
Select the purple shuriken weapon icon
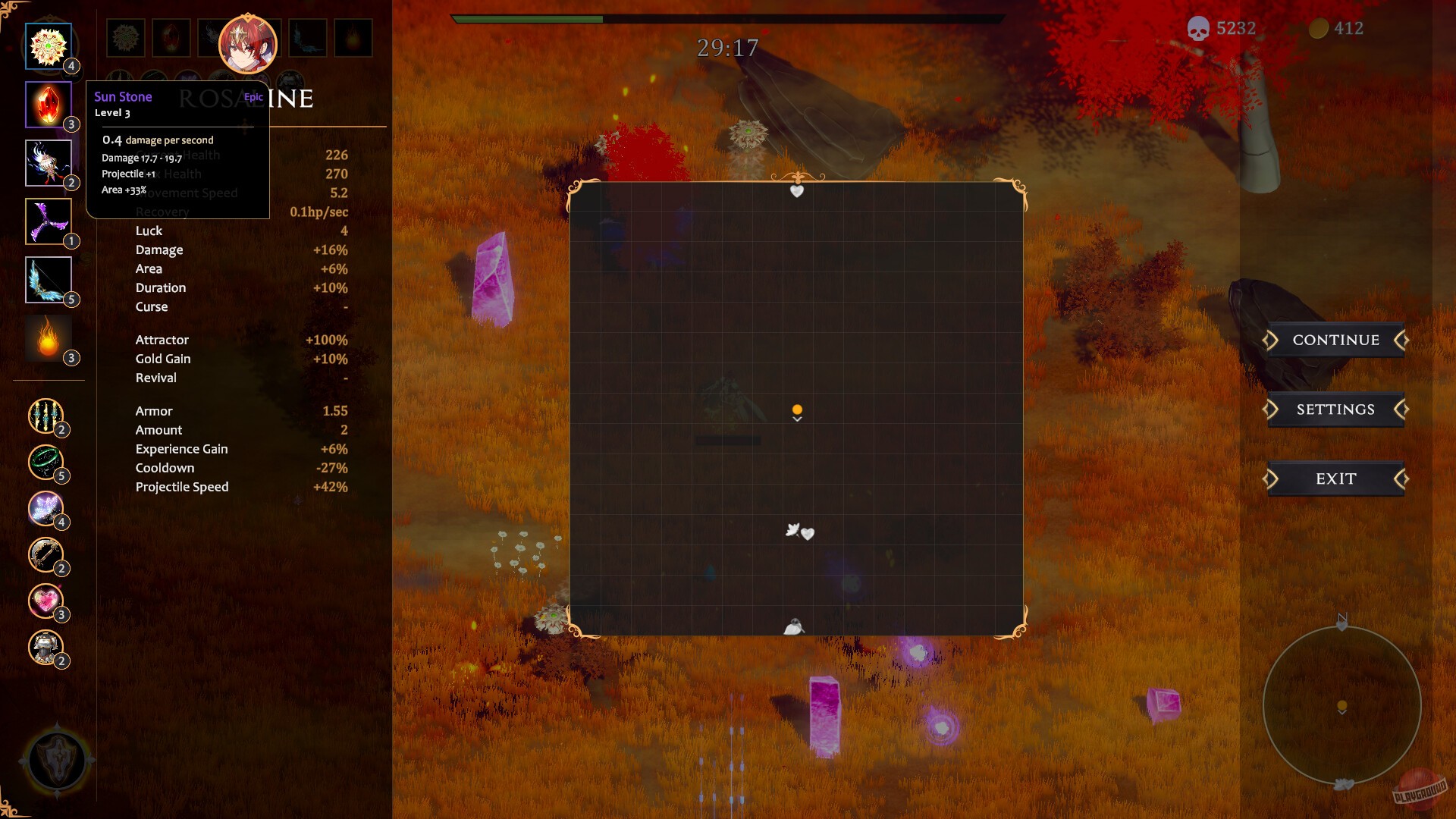pos(49,221)
